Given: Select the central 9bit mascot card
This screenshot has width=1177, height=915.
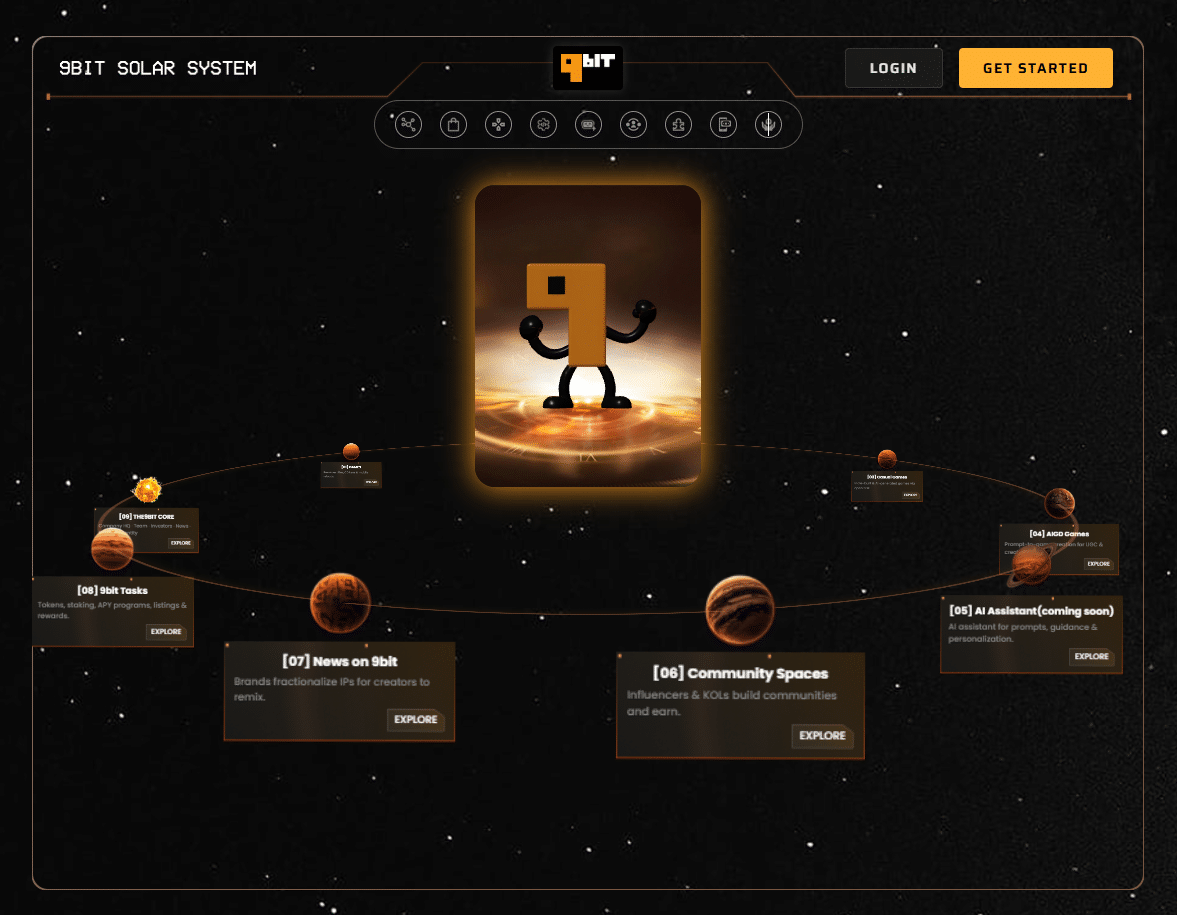Looking at the screenshot, I should [x=588, y=335].
